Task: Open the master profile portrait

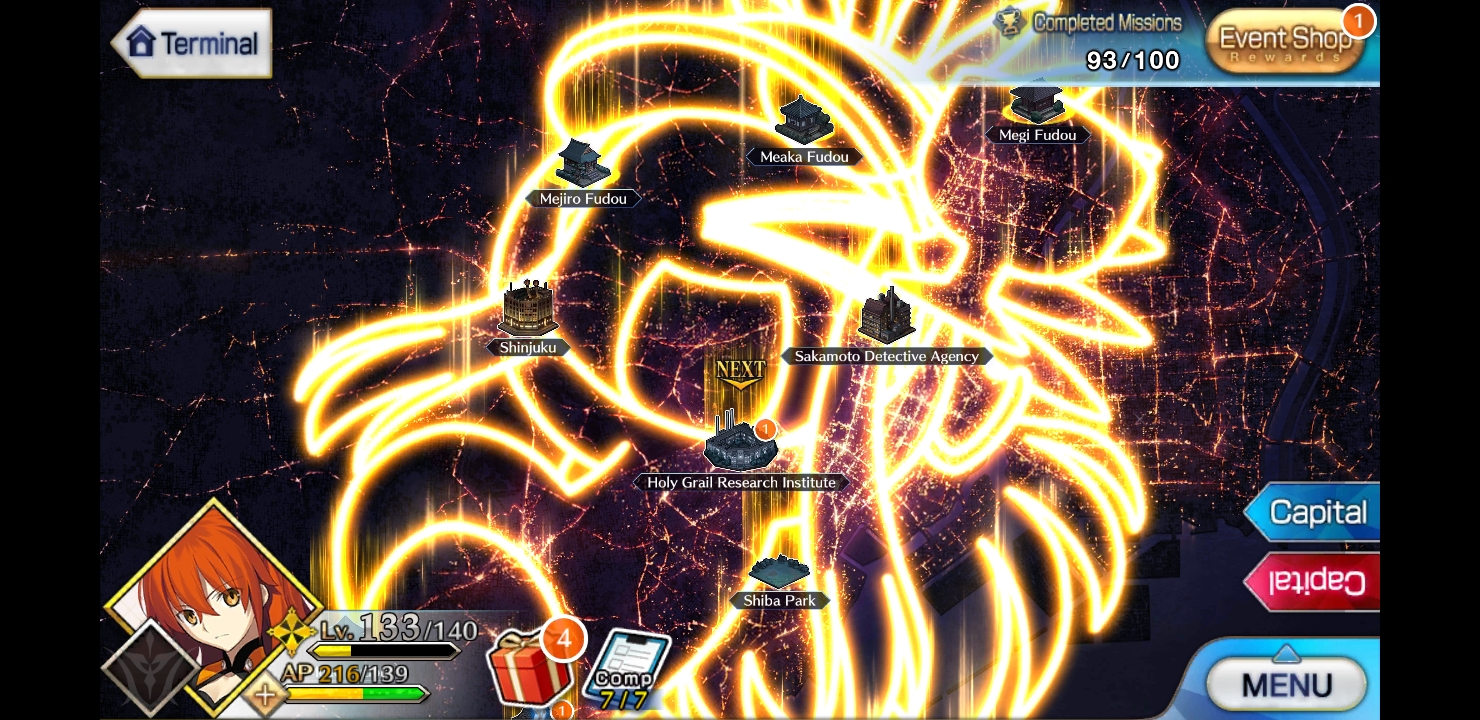Action: 210,600
